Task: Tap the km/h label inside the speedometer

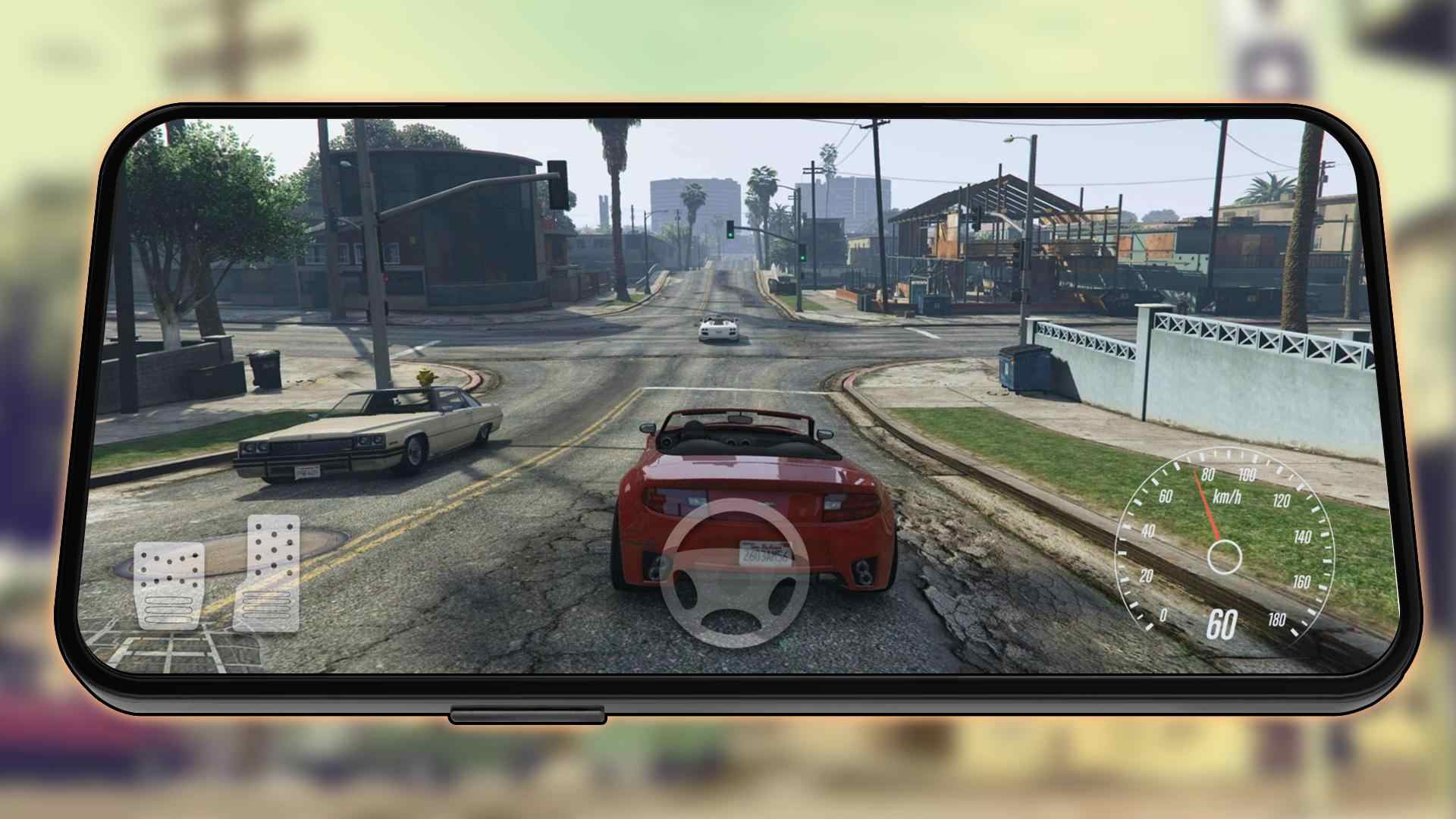Action: (1228, 497)
